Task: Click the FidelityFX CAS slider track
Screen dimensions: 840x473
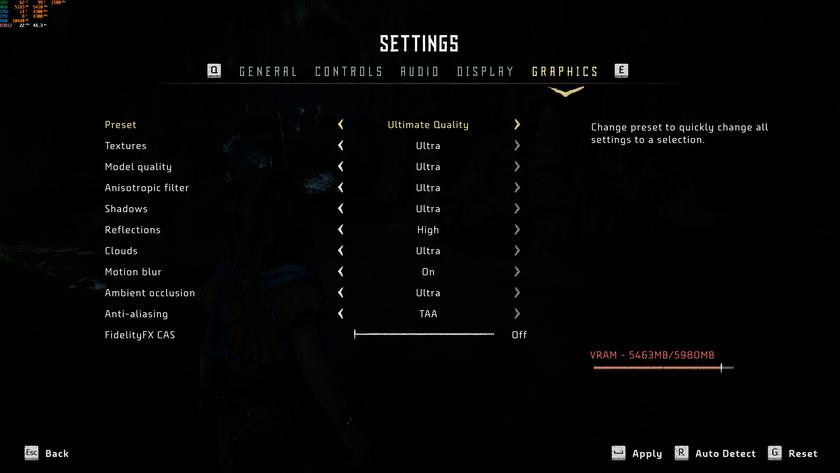Action: 424,335
